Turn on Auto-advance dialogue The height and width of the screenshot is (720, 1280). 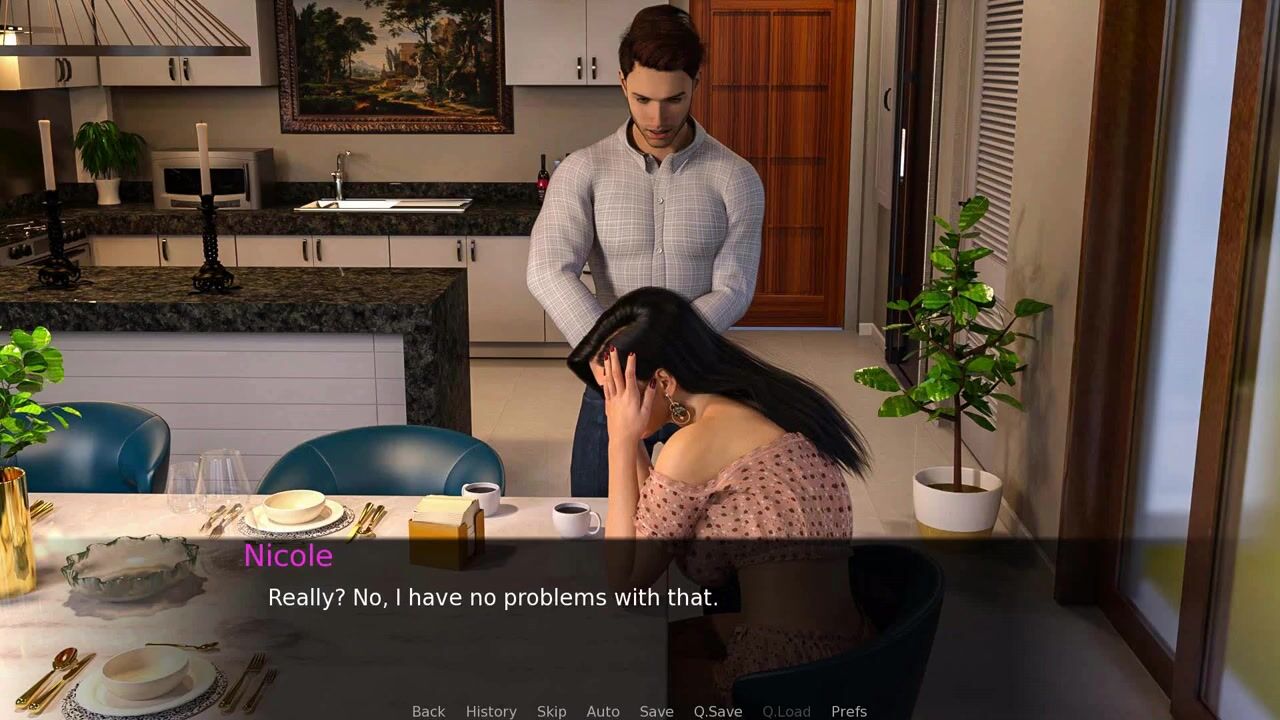tap(603, 711)
